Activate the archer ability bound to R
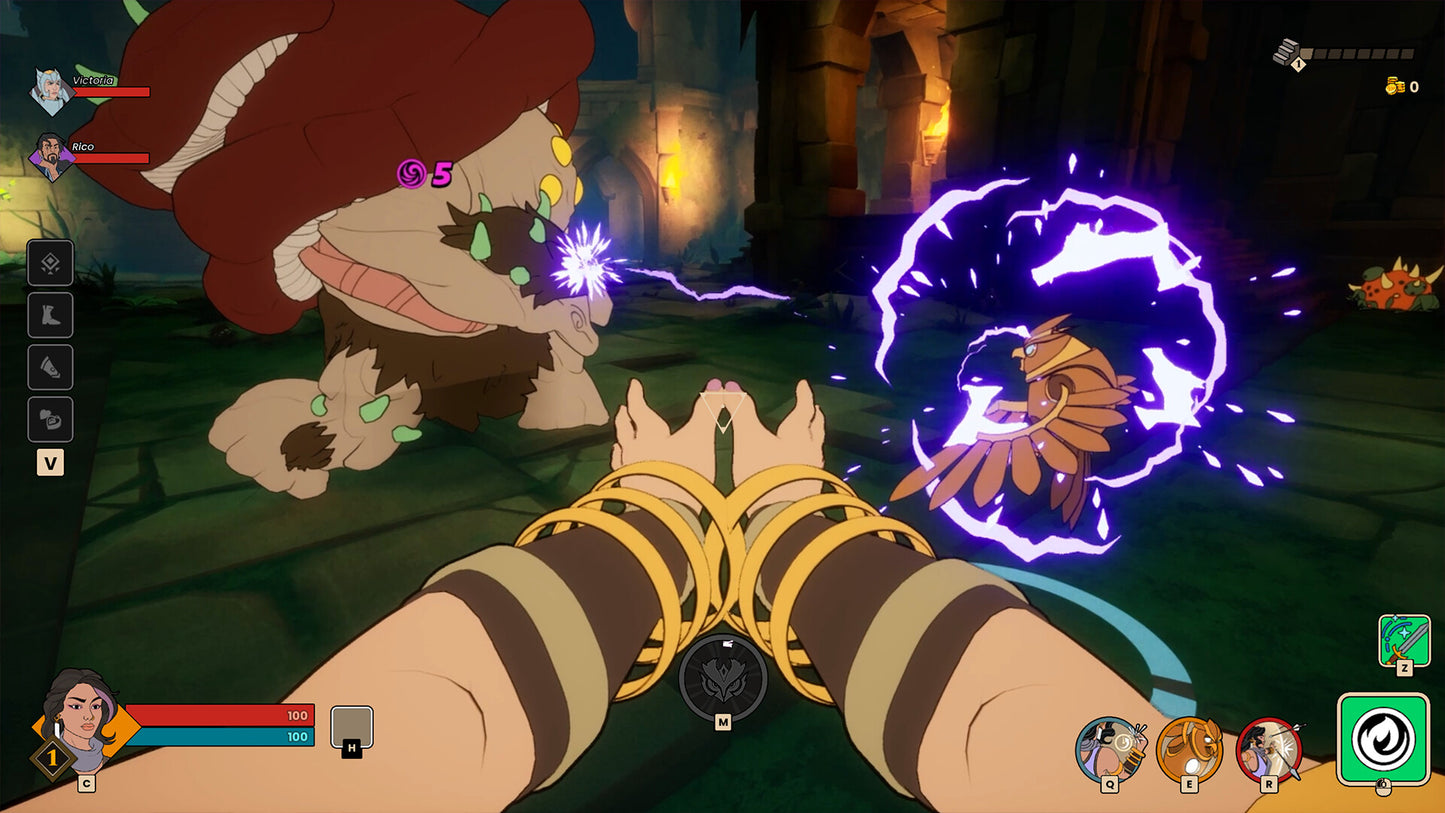Viewport: 1445px width, 813px height. point(1270,747)
